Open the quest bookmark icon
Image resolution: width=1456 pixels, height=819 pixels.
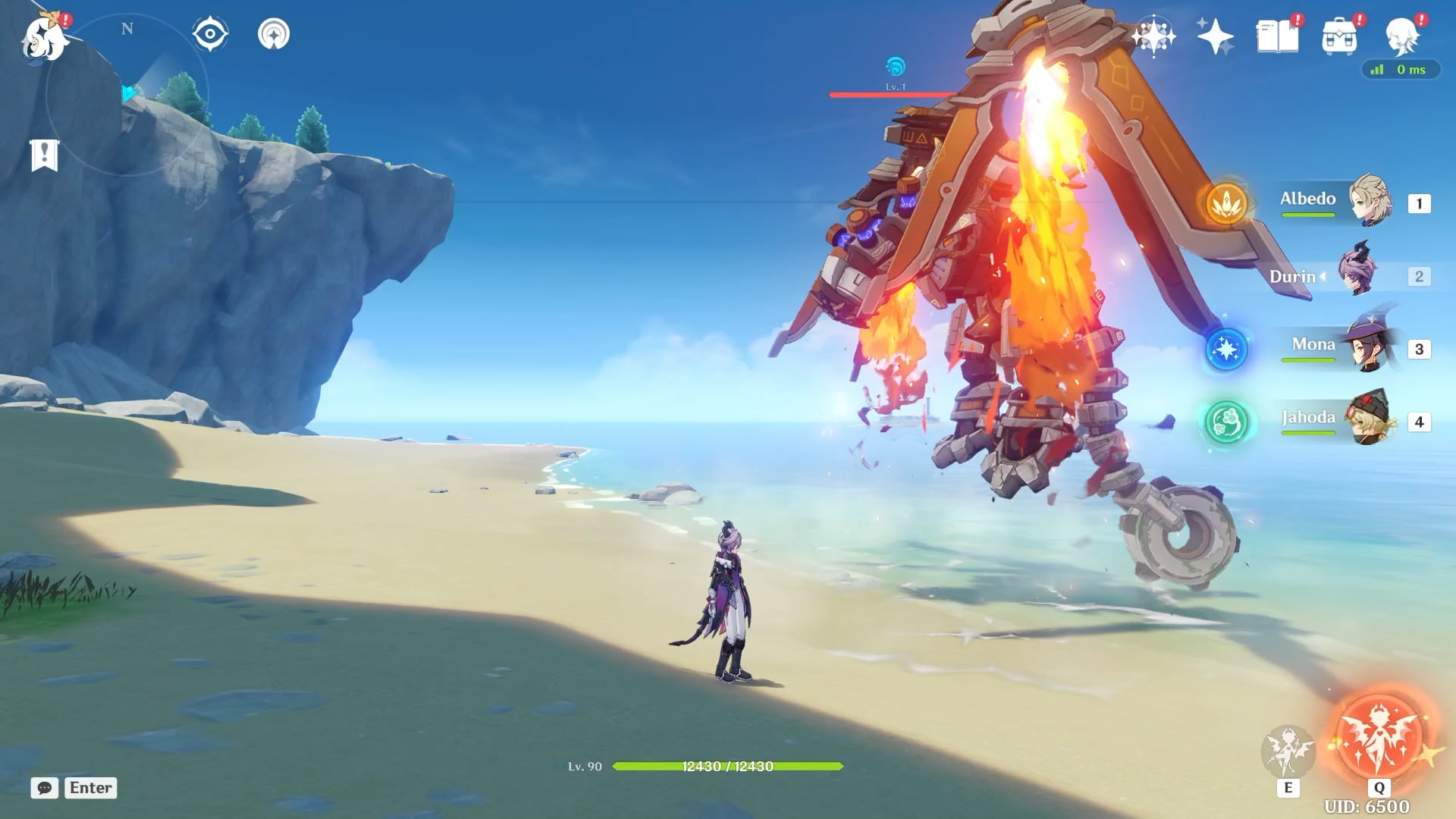pyautogui.click(x=44, y=155)
